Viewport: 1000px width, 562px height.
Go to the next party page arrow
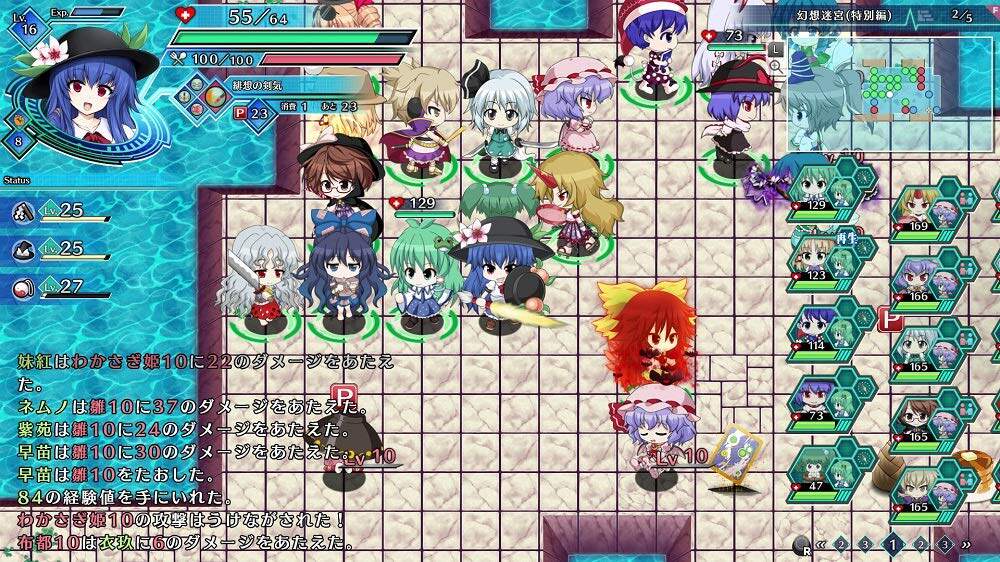click(966, 545)
